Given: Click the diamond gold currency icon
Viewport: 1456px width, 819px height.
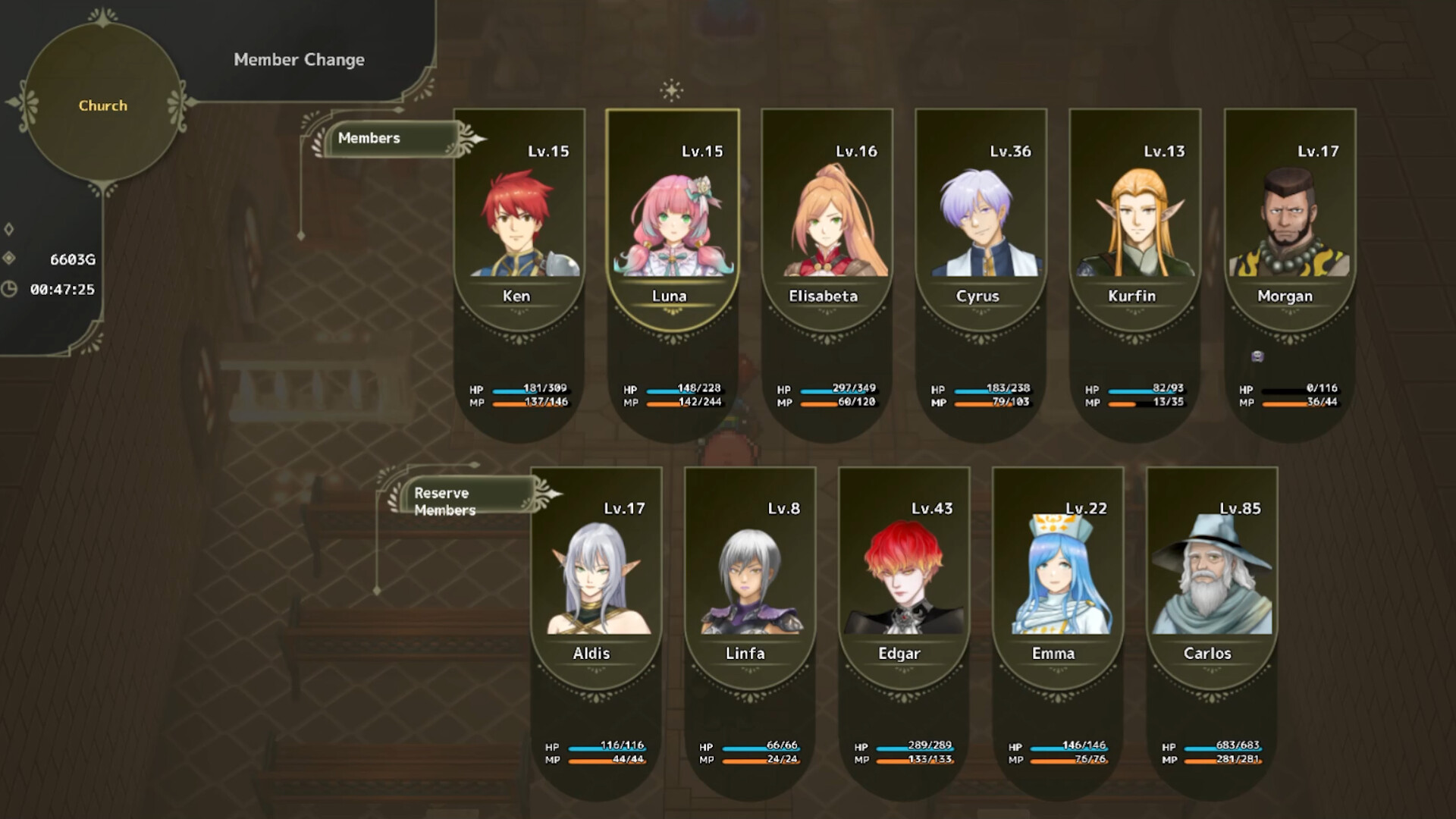Looking at the screenshot, I should coord(9,258).
